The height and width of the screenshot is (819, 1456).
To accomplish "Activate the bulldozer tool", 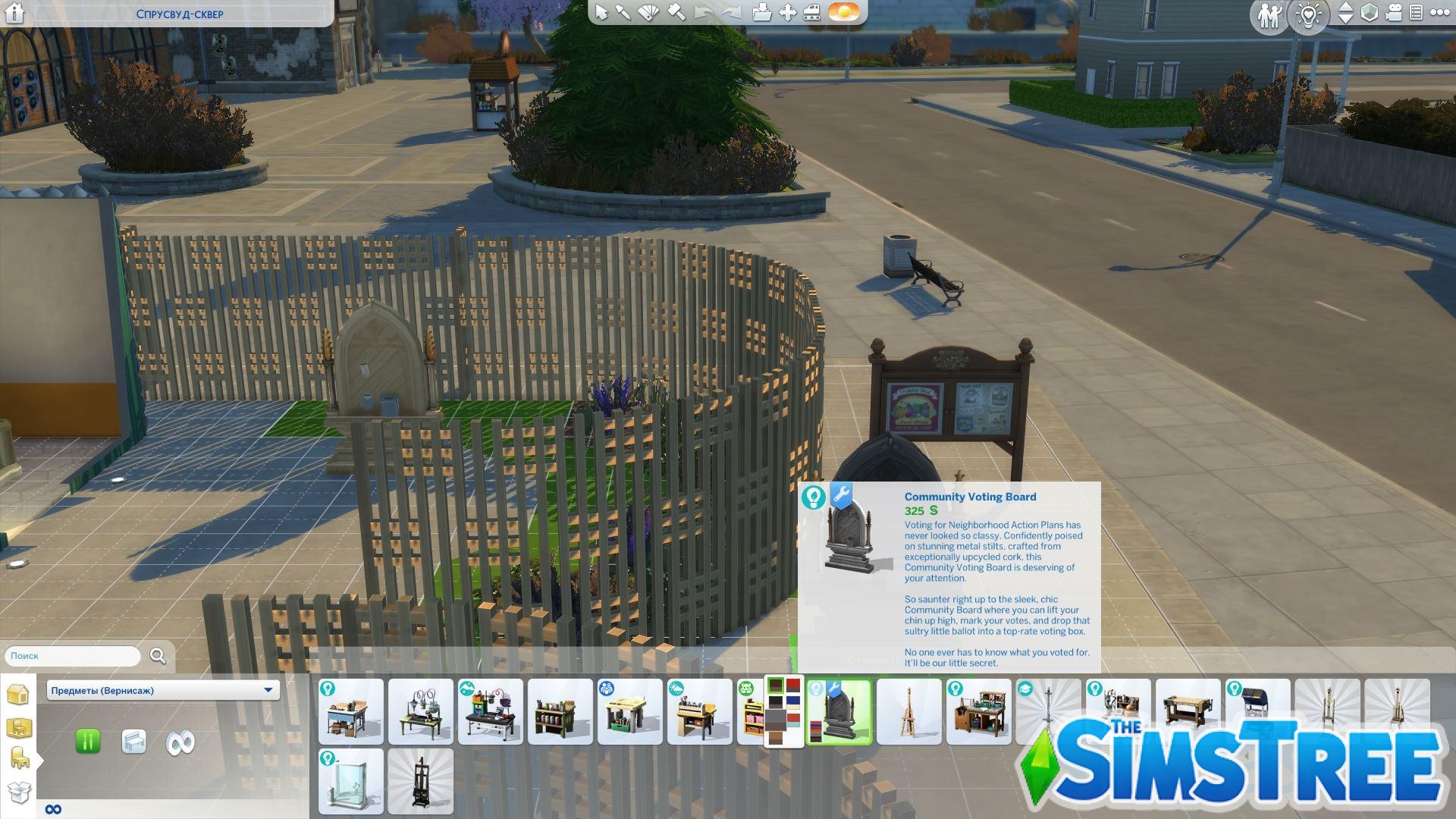I will point(811,13).
